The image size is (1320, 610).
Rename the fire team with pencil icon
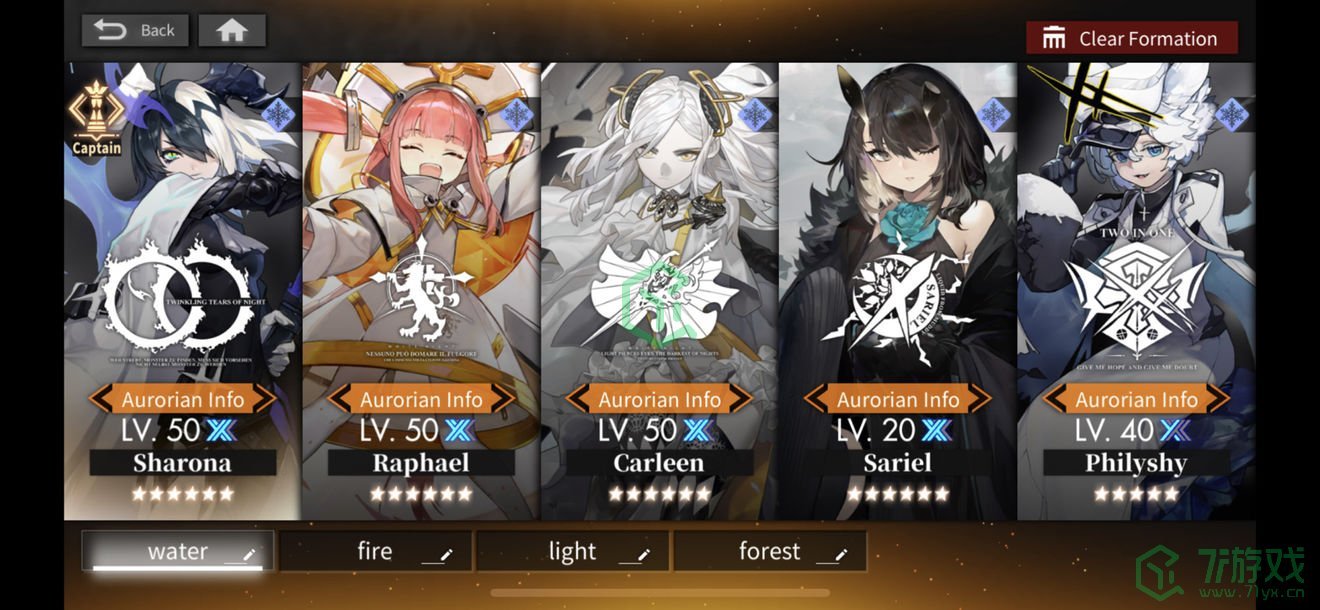click(x=446, y=555)
